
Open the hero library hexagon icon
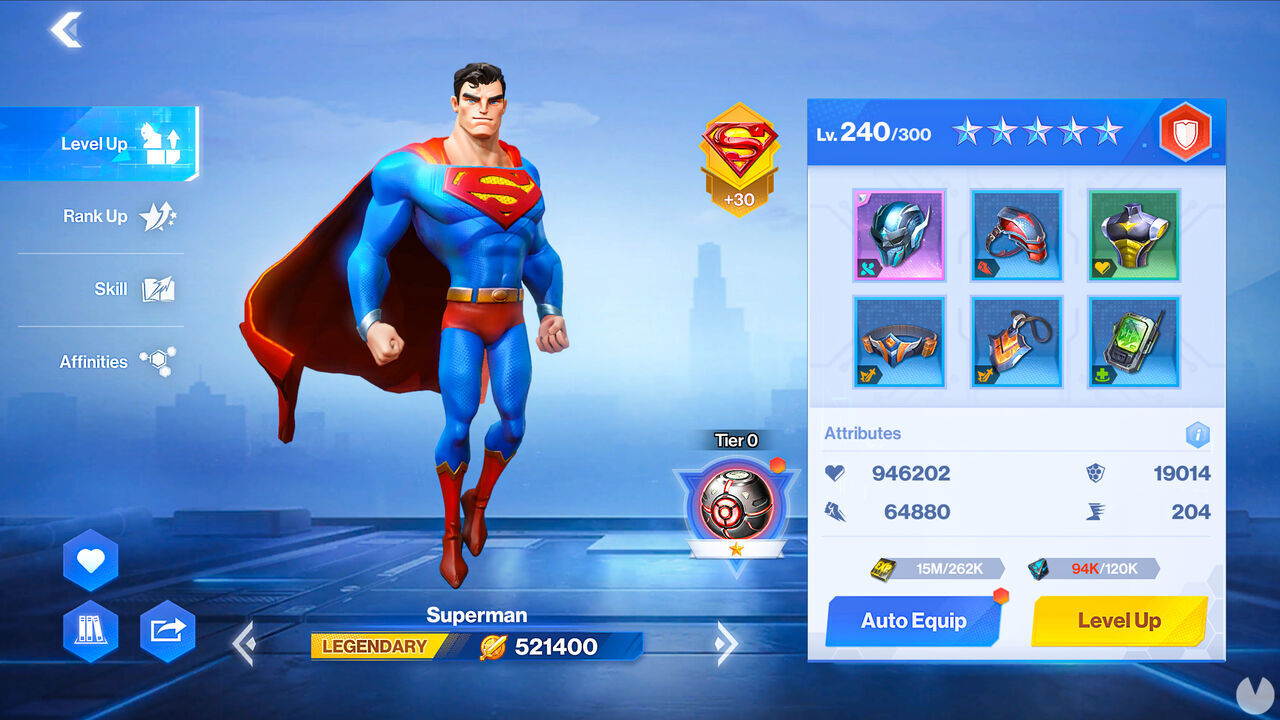click(90, 631)
